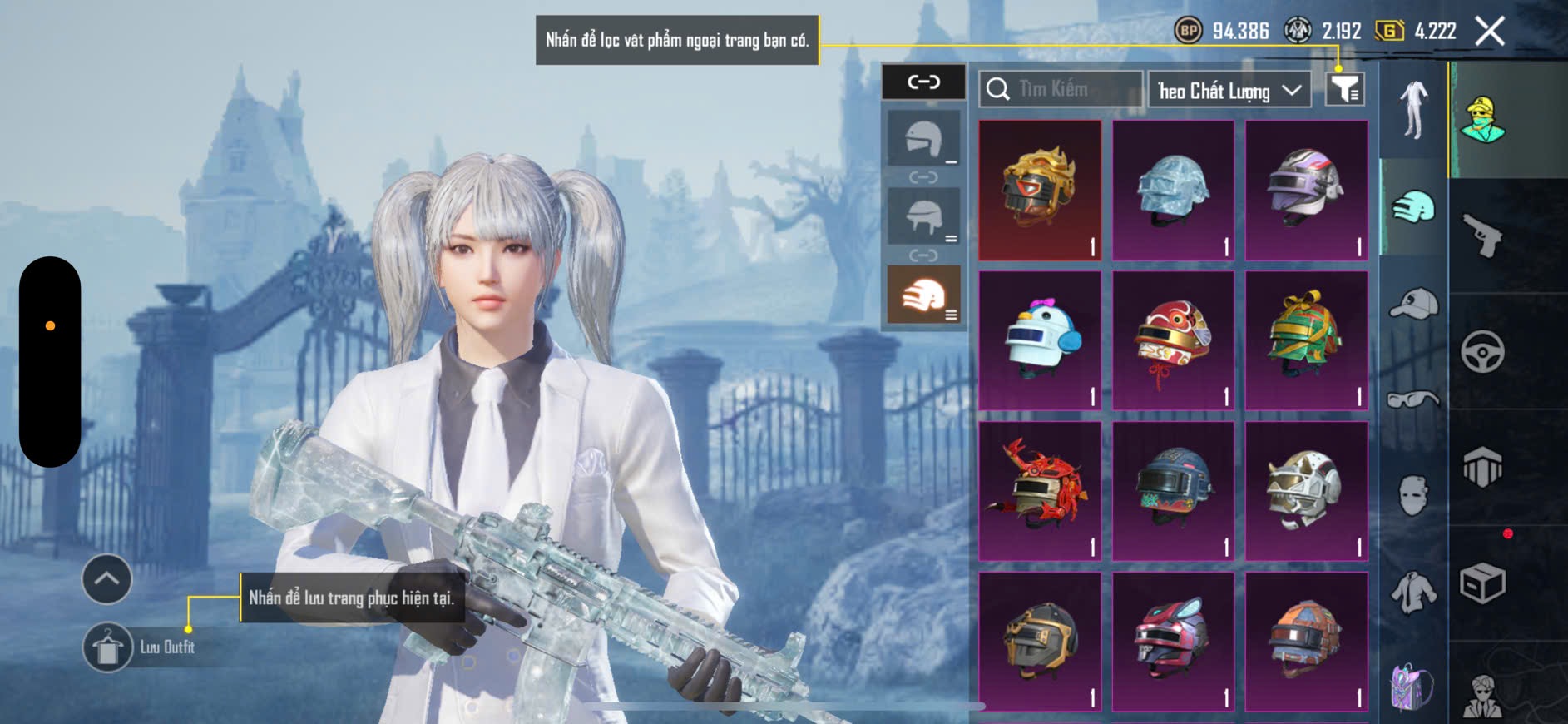Click the Tìm Kiếm search field
Viewport: 1568px width, 724px height.
pyautogui.click(x=1061, y=89)
